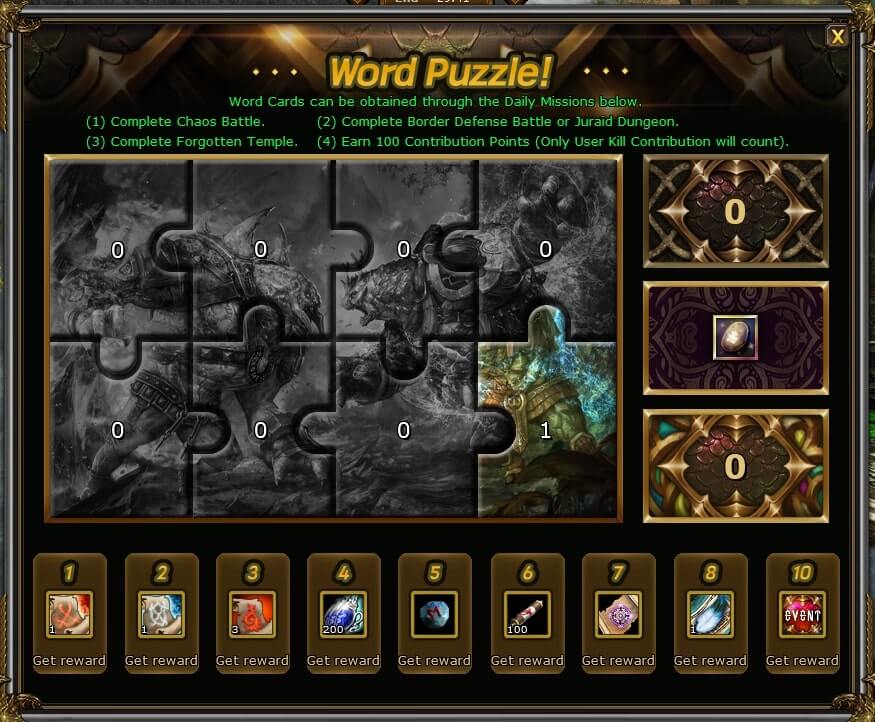Claim the reward under card number 10

(802, 660)
